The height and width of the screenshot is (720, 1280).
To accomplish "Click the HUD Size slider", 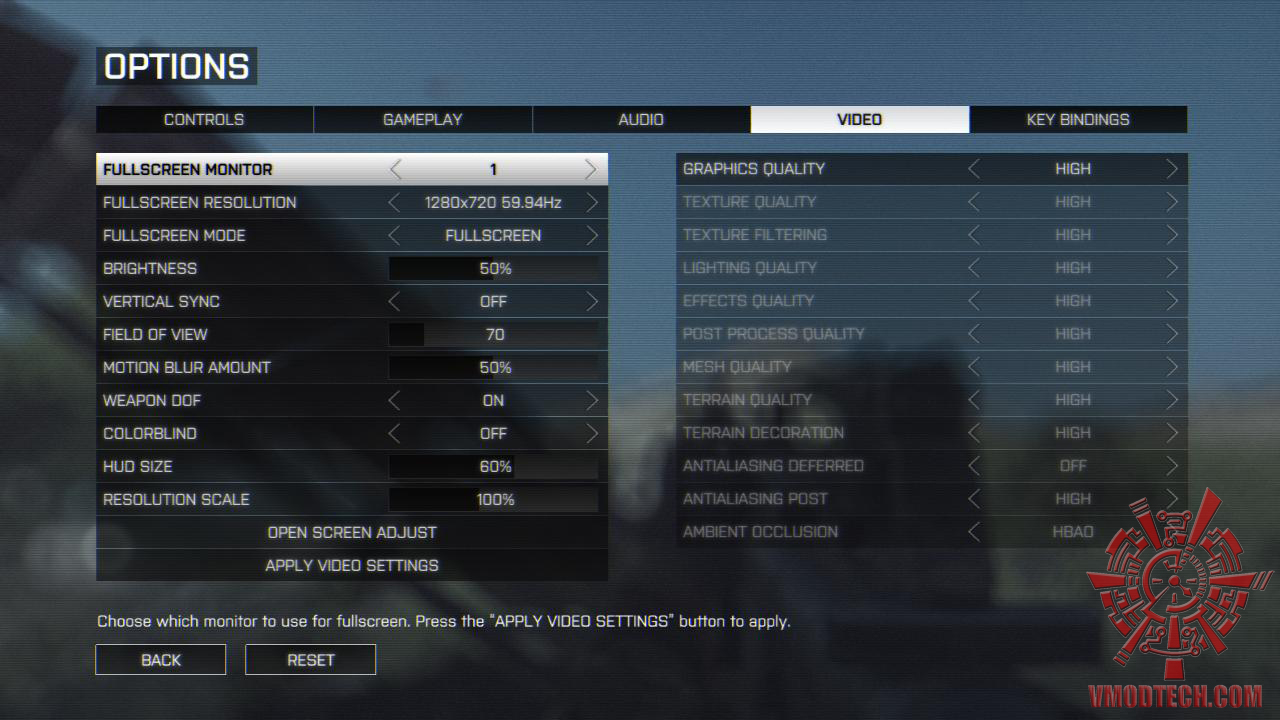I will pos(494,467).
